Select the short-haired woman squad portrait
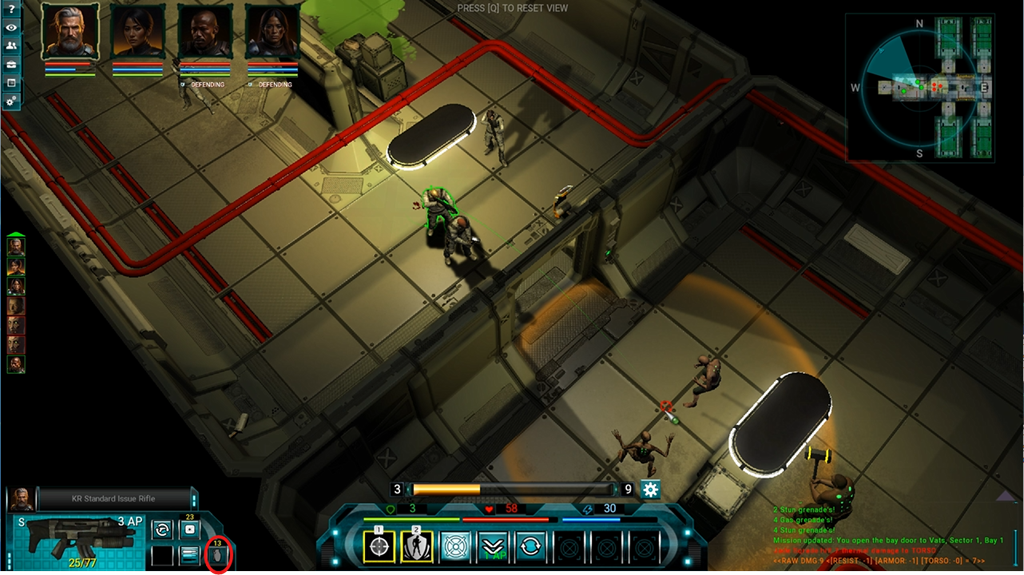Viewport: 1024px width, 575px height. (137, 33)
